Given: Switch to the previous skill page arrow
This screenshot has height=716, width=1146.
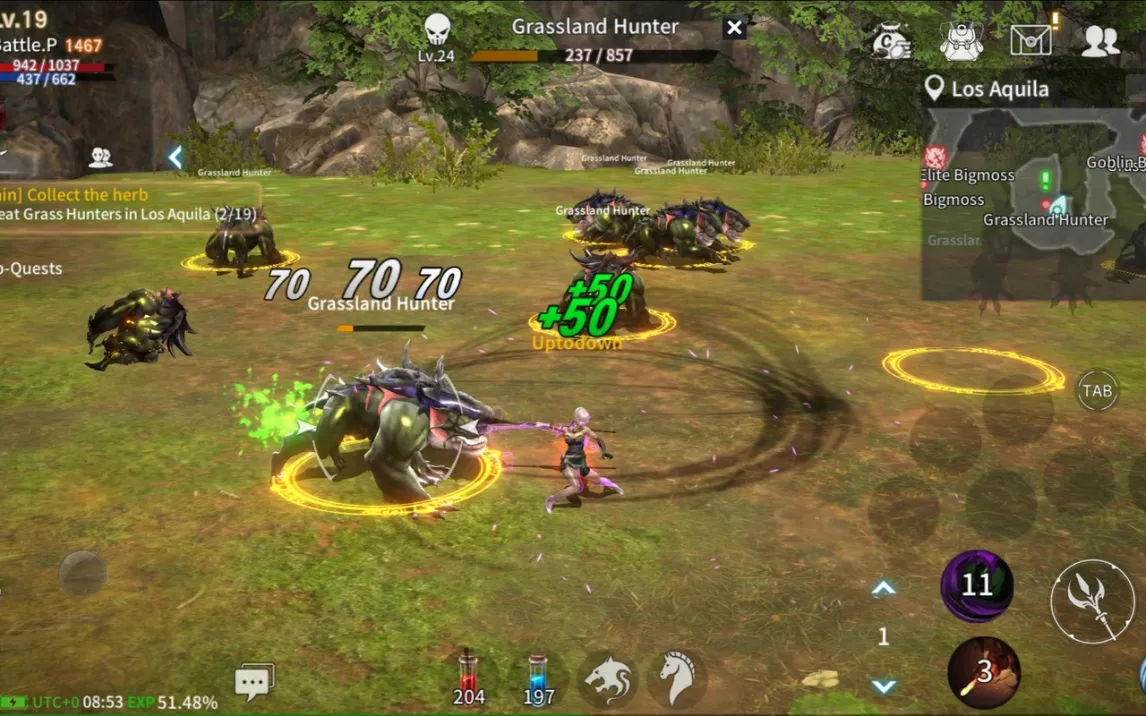Looking at the screenshot, I should [883, 589].
